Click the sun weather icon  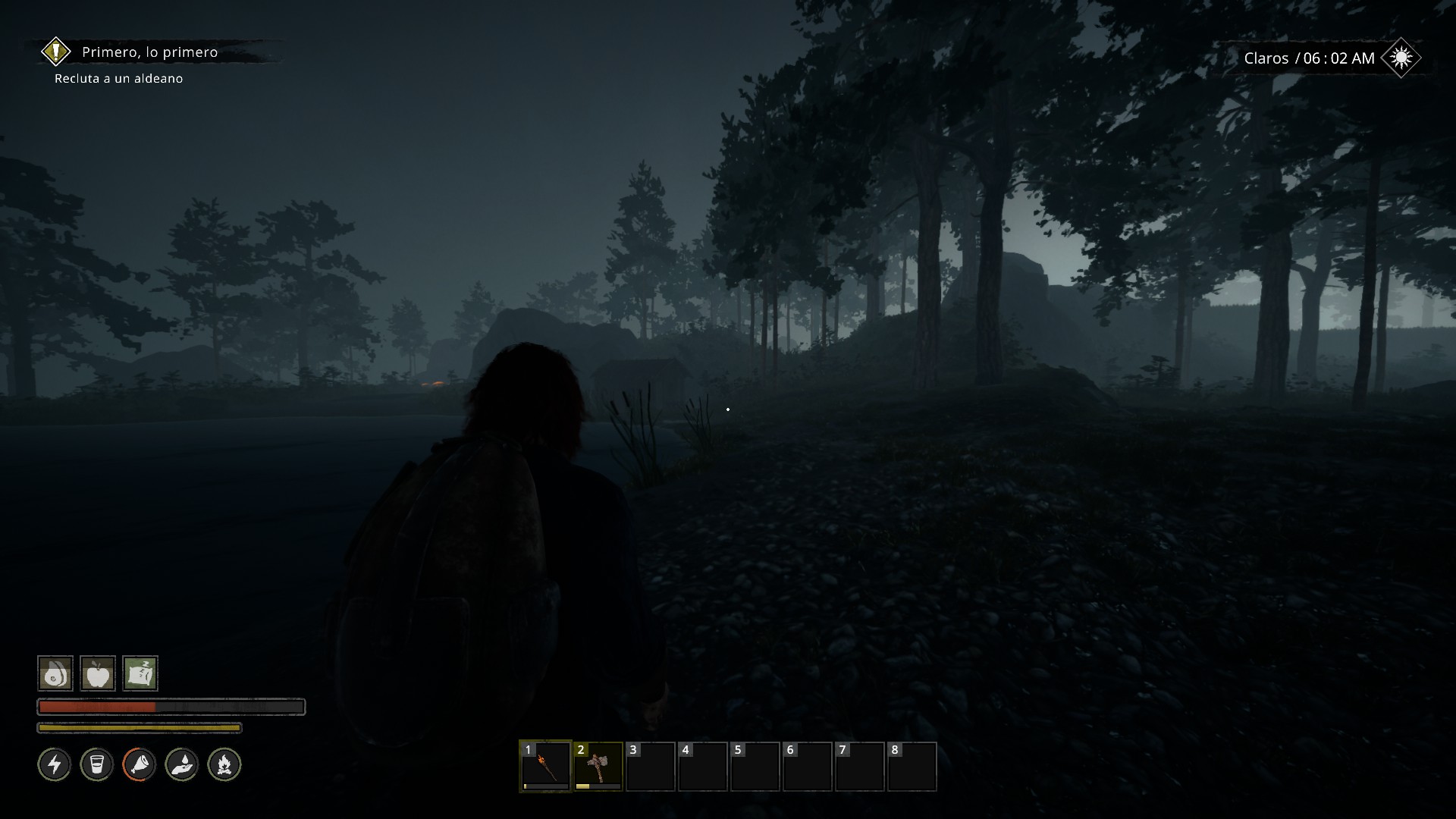tap(1401, 58)
